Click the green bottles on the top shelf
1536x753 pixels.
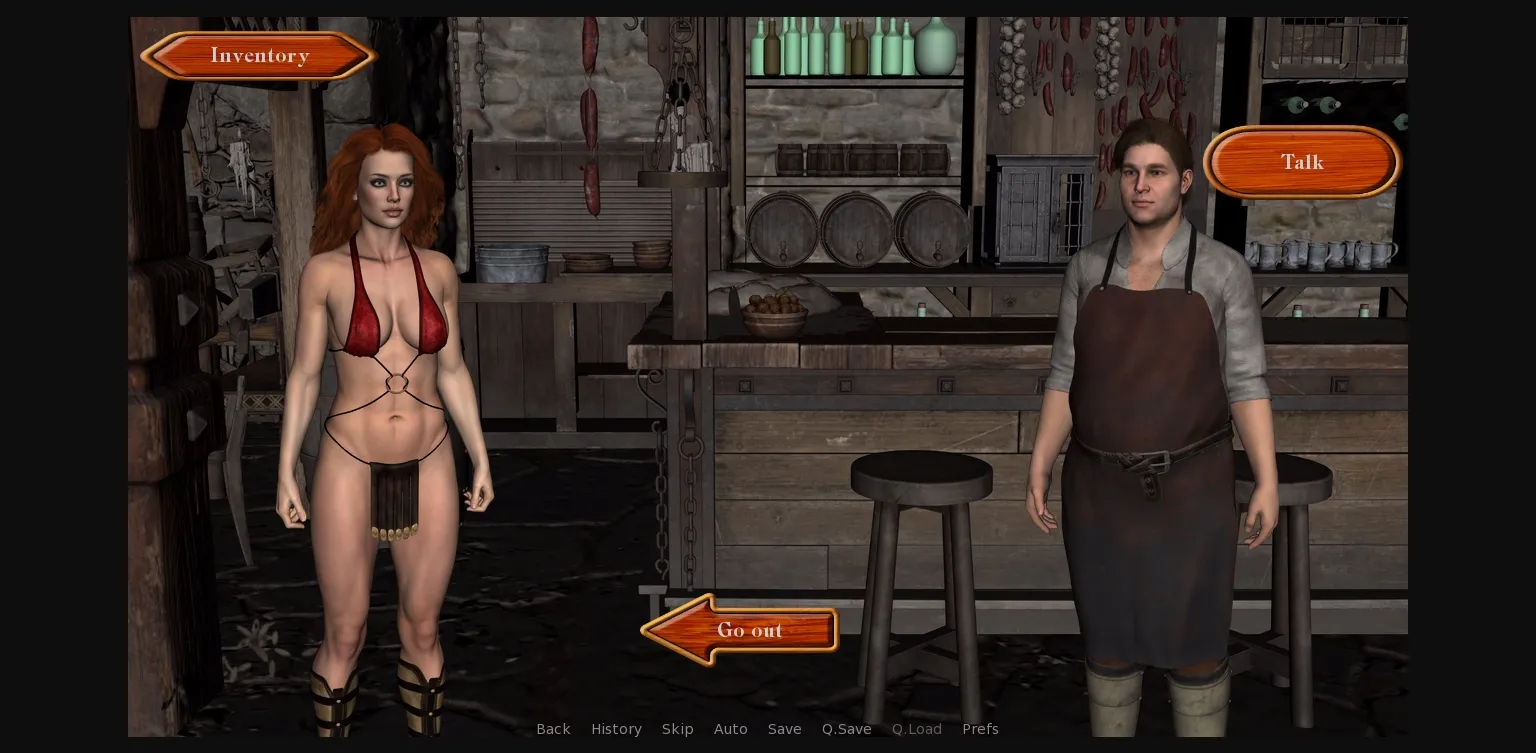click(850, 45)
